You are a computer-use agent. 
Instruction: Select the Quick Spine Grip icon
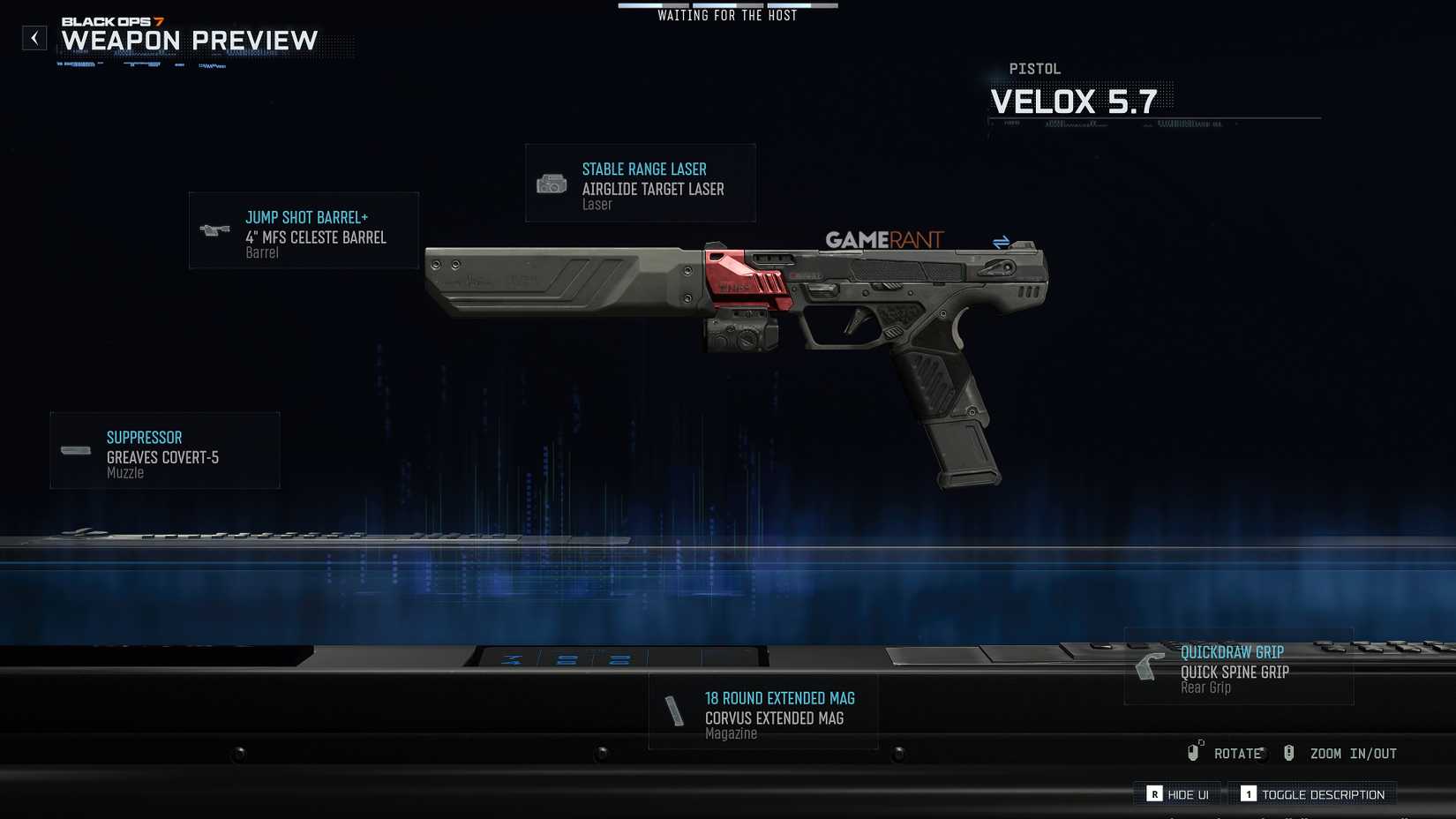point(1150,668)
